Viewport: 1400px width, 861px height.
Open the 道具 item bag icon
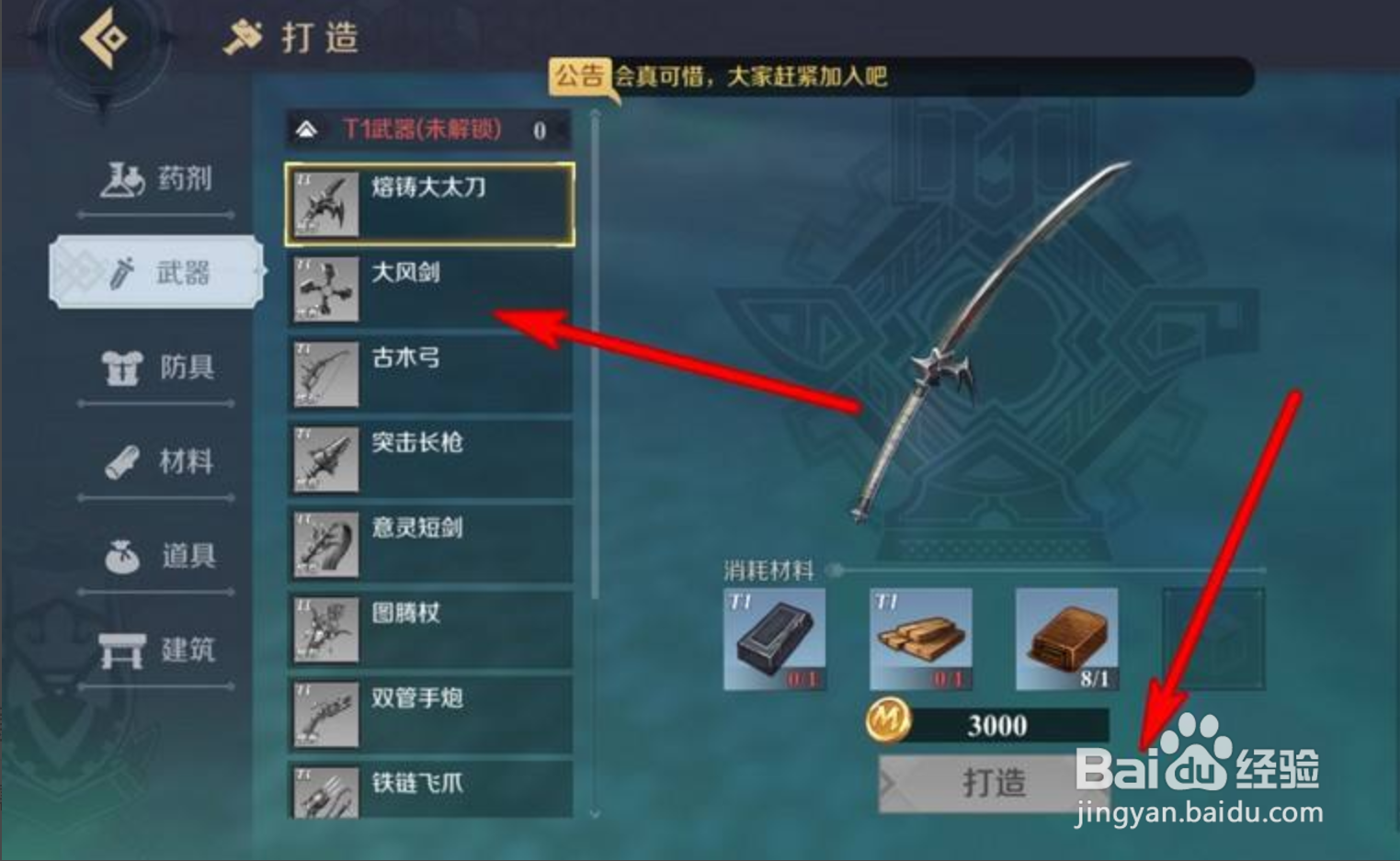click(120, 556)
